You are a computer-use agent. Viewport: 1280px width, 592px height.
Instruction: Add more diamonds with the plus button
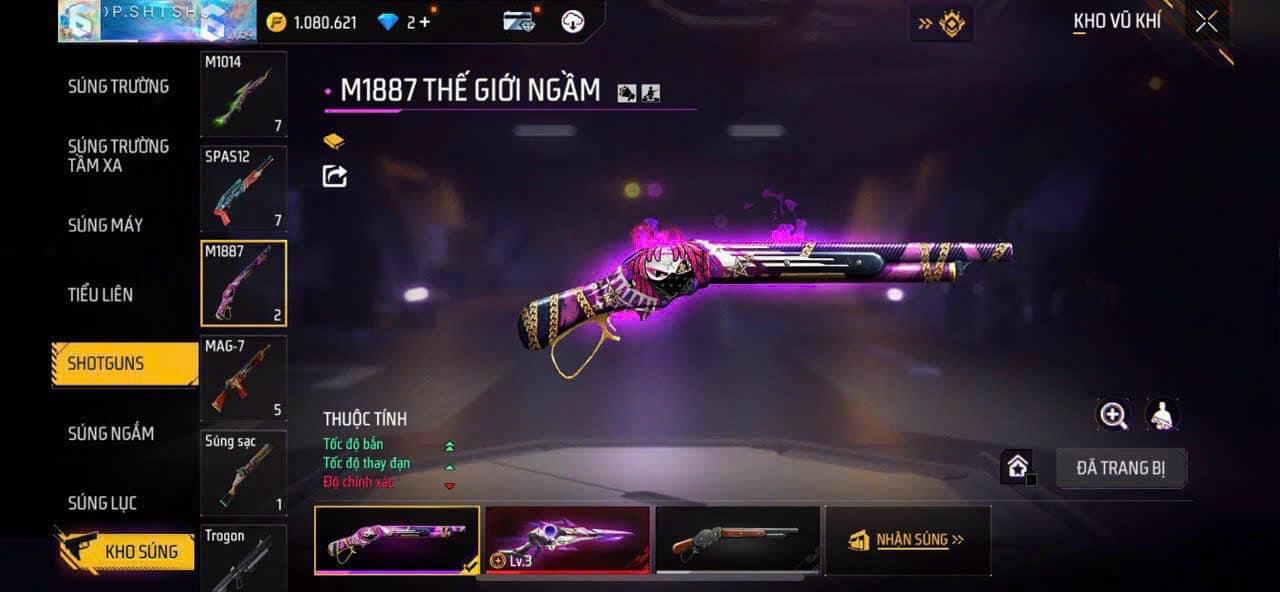(425, 22)
